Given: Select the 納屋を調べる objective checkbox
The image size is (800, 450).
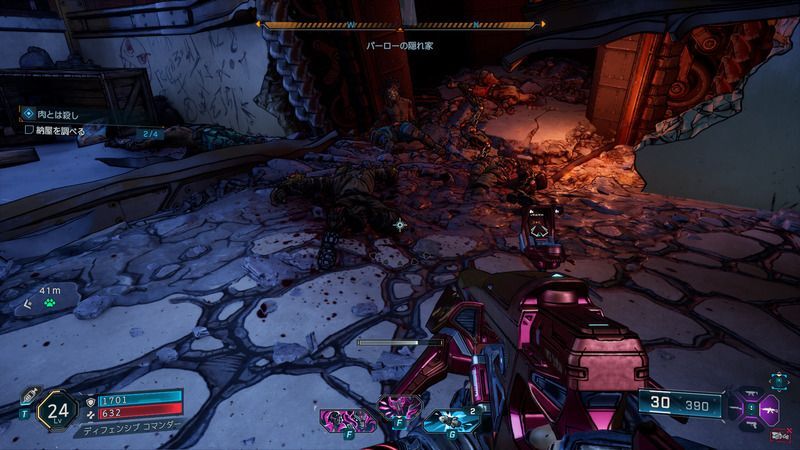Looking at the screenshot, I should click(30, 130).
